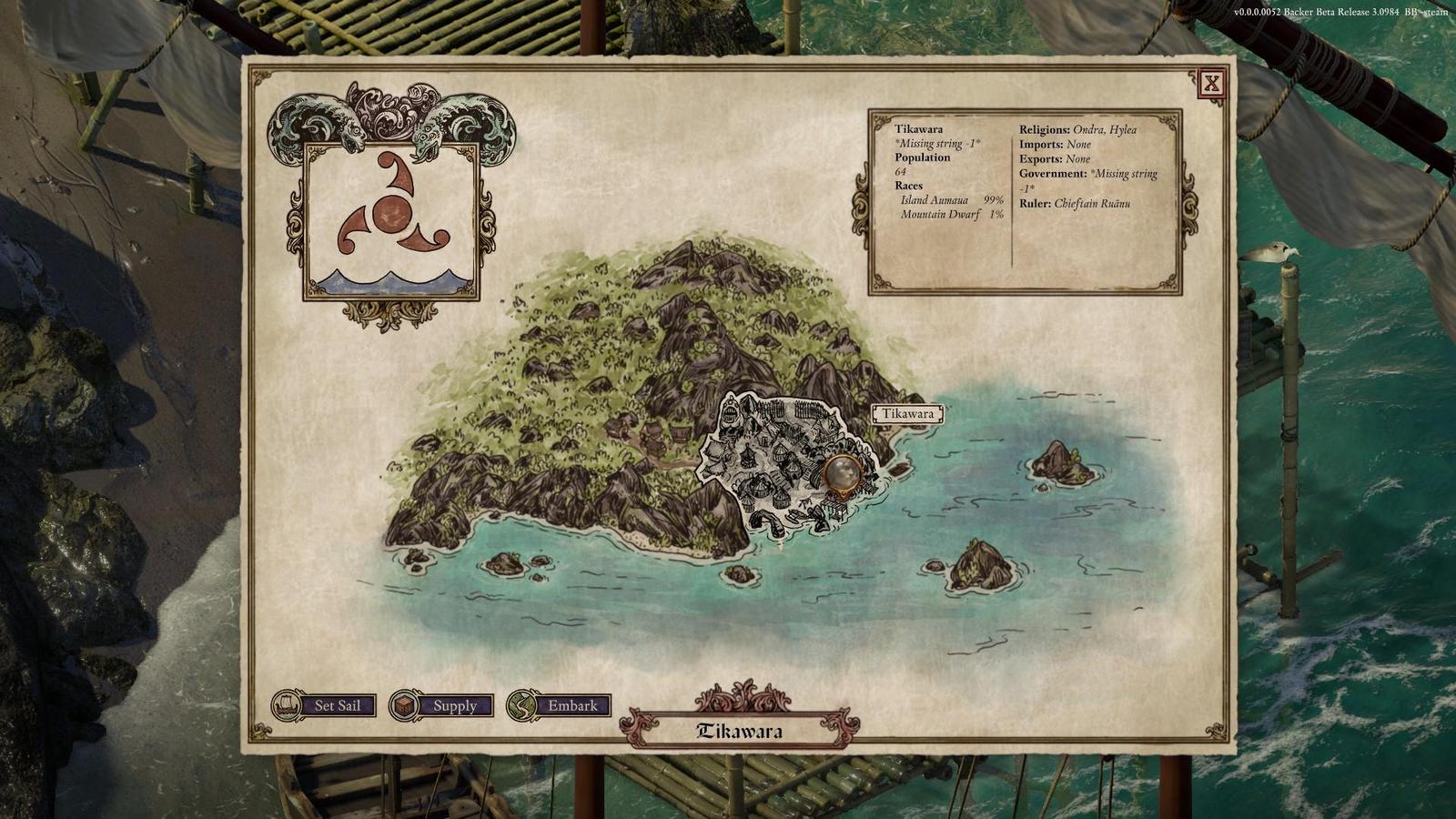Click the Set Sail button
This screenshot has height=819, width=1456.
325,705
